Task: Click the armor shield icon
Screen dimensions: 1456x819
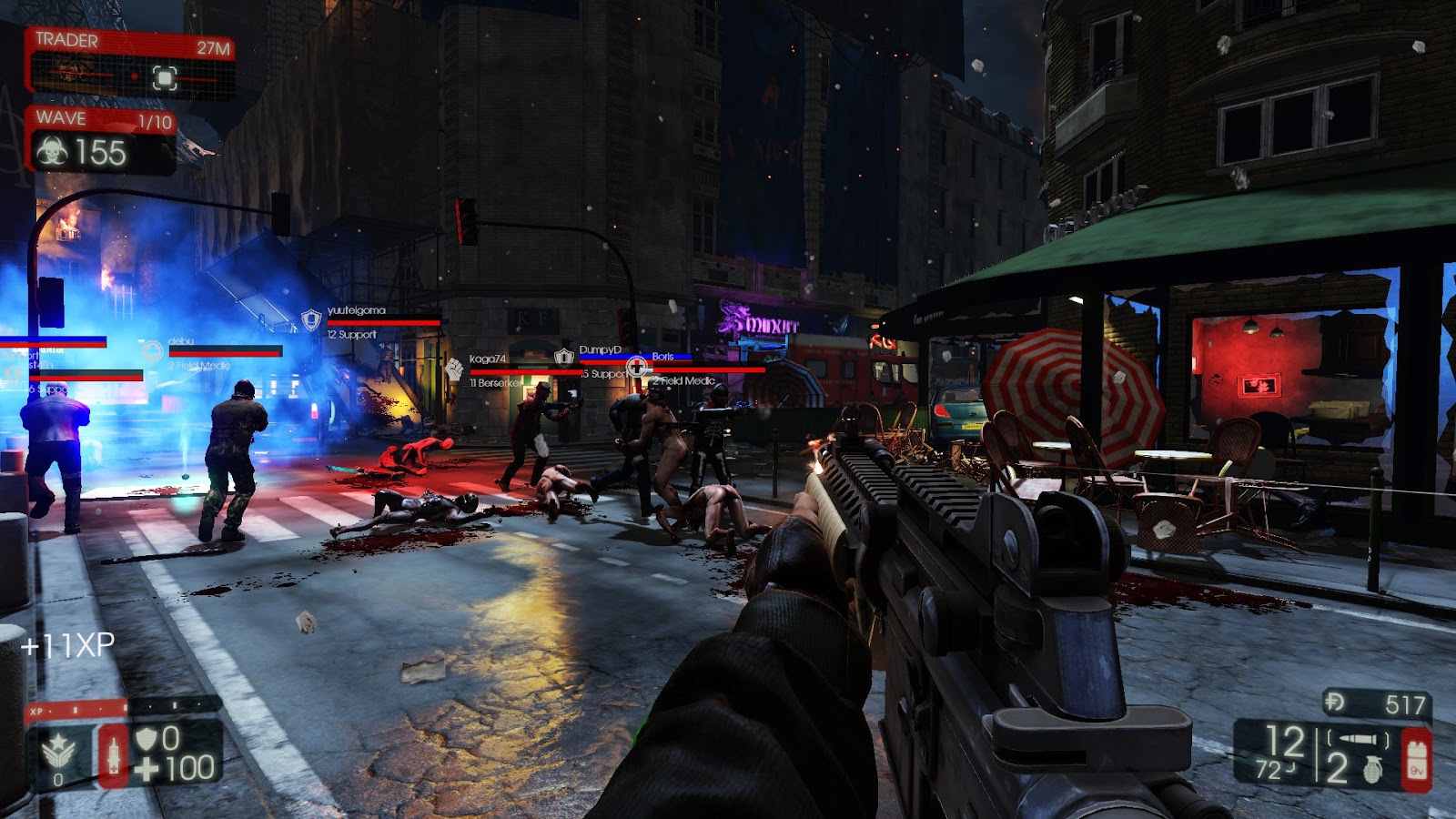Action: [x=146, y=739]
